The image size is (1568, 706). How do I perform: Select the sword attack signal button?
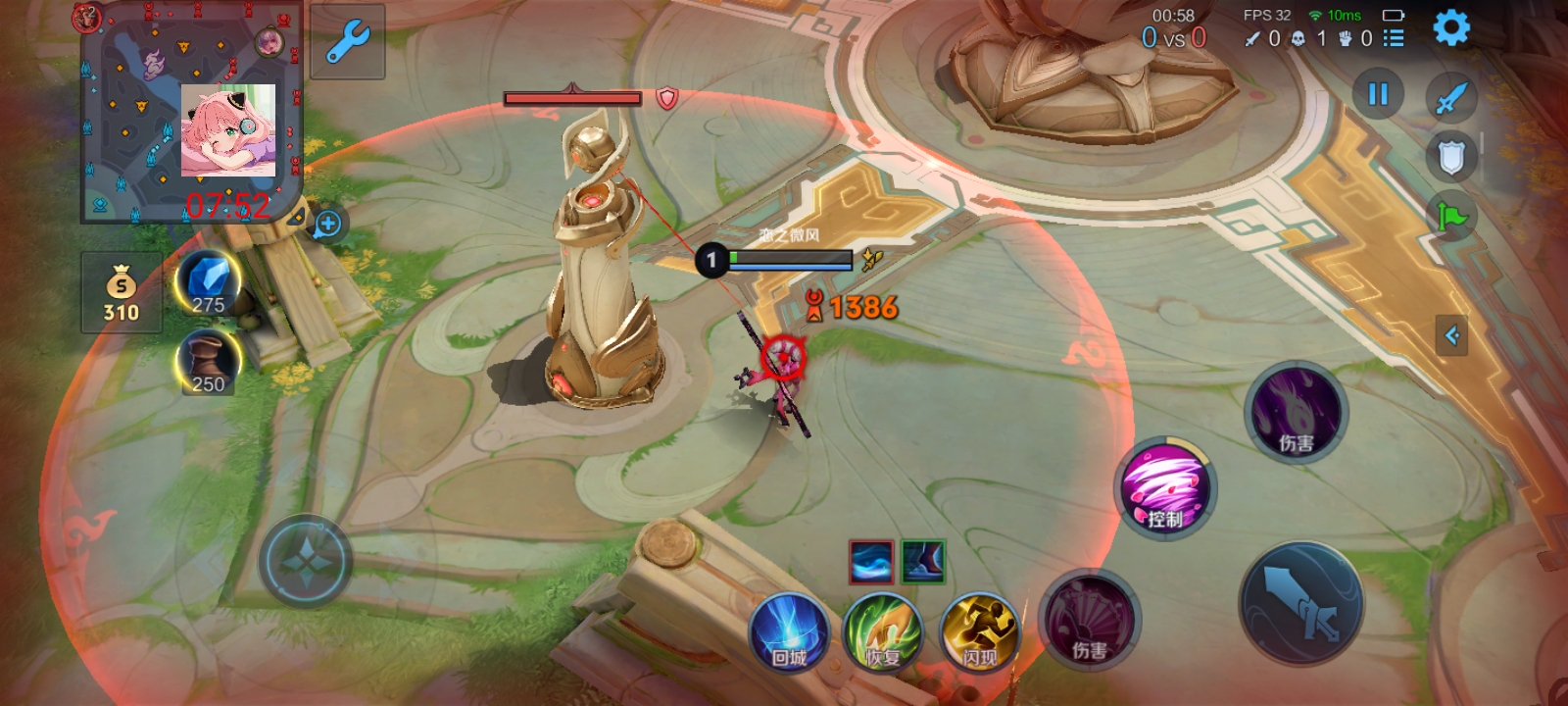(1451, 97)
